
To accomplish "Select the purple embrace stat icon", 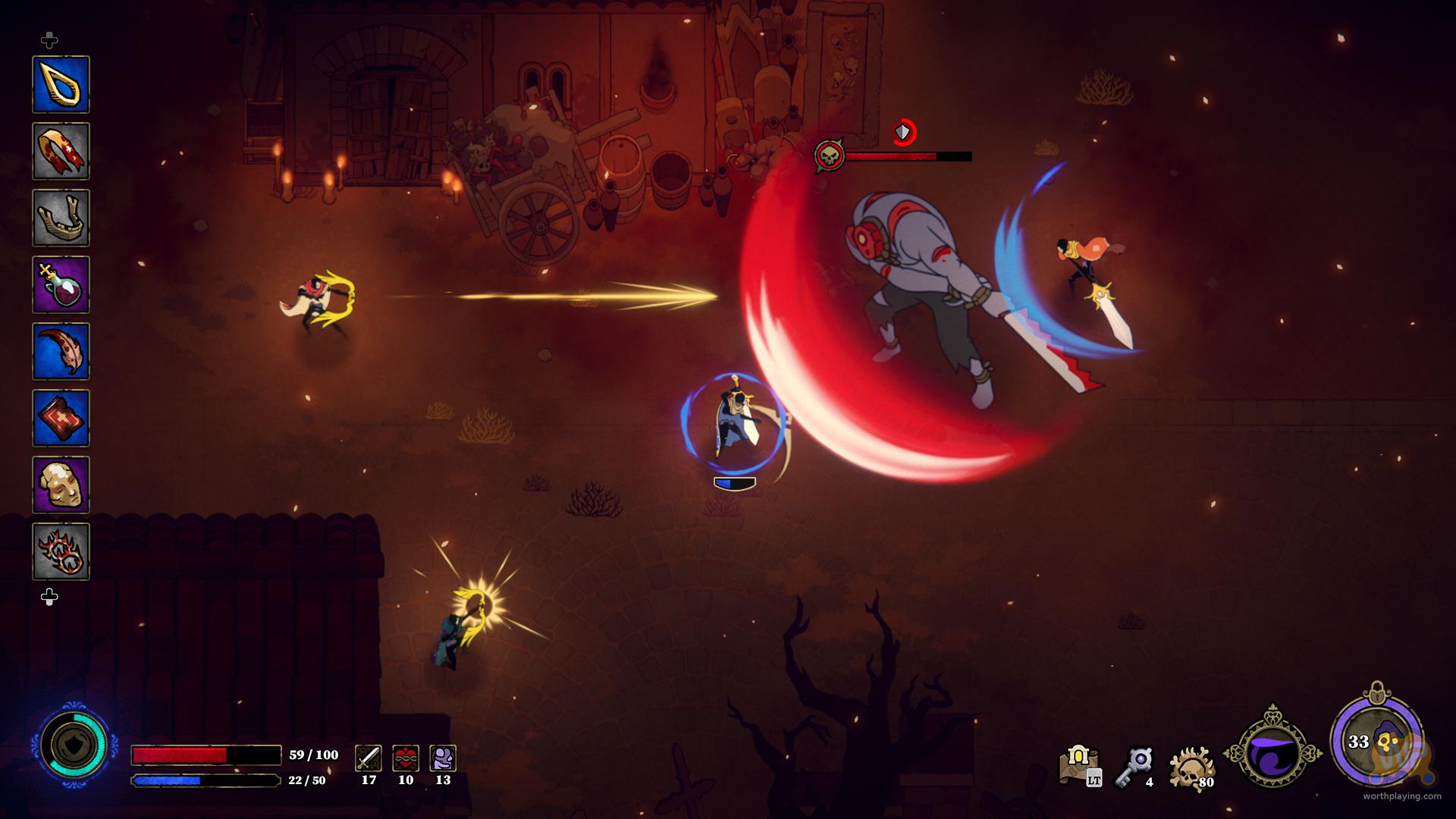I will tap(443, 758).
